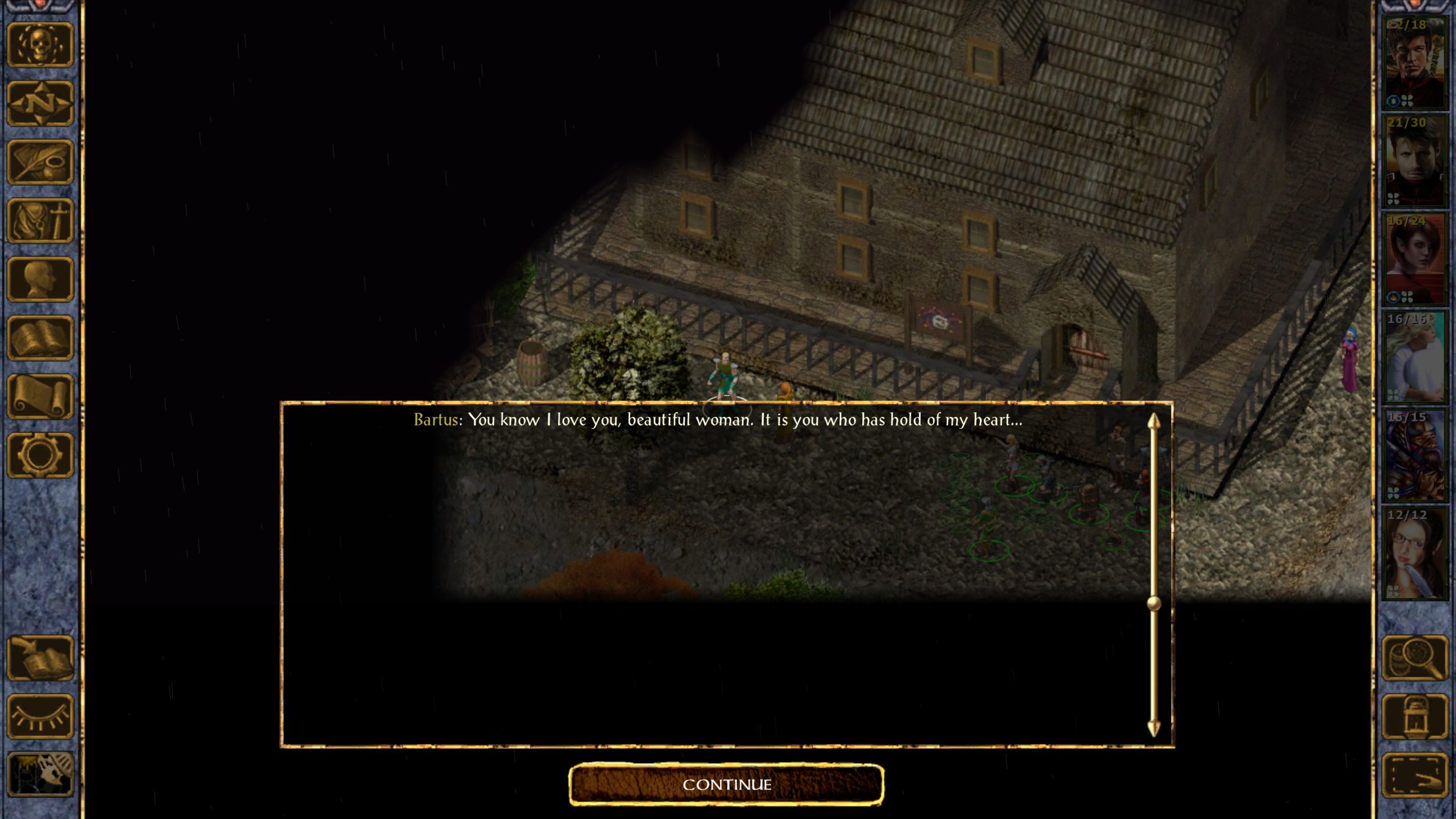Click the closed eye icon
Image resolution: width=1456 pixels, height=819 pixels.
40,717
